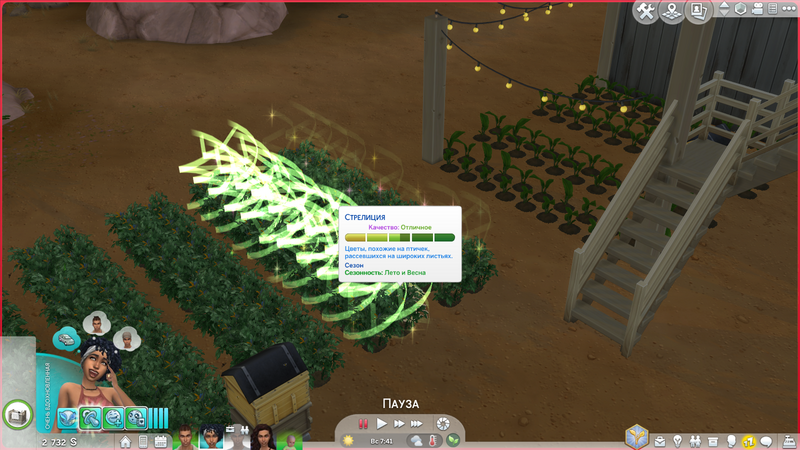This screenshot has width=800, height=450.
Task: Open the calendar icon next to funds
Action: 160,441
